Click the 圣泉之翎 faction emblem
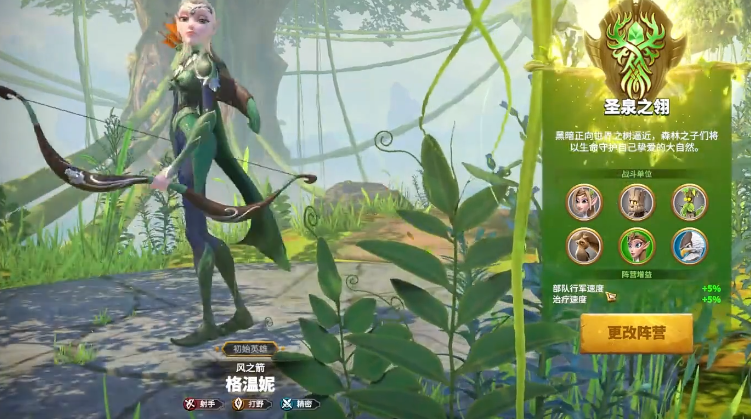 [x=636, y=50]
